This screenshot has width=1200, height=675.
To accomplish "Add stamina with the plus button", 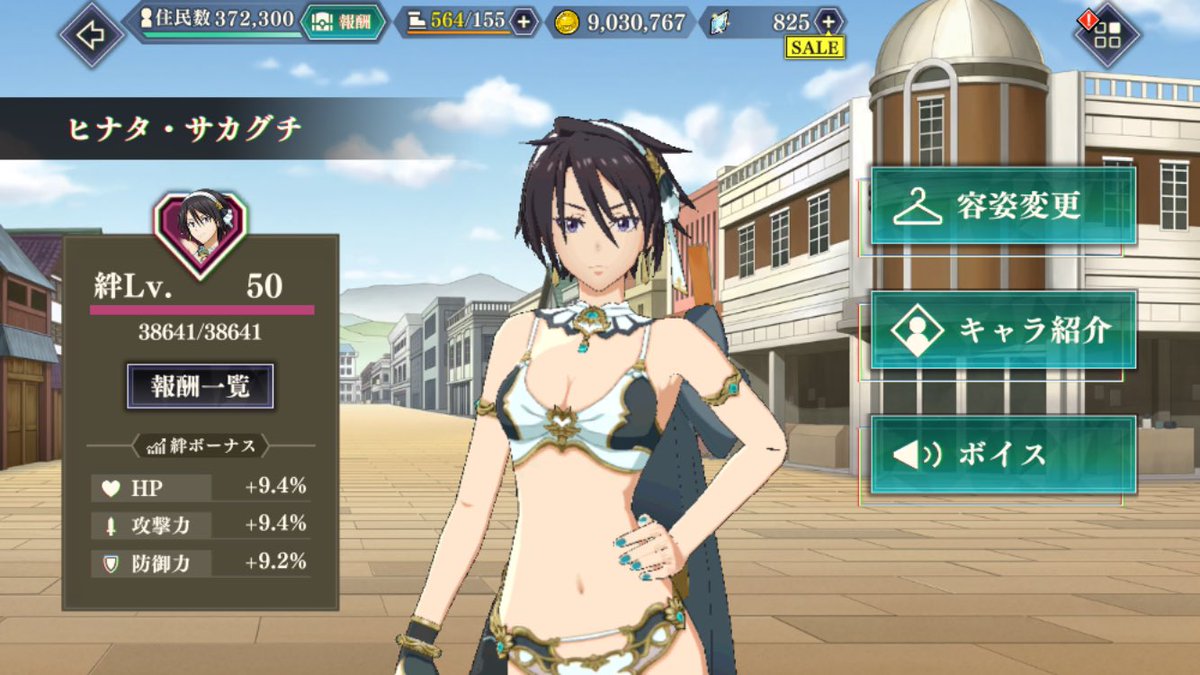I will pos(524,21).
